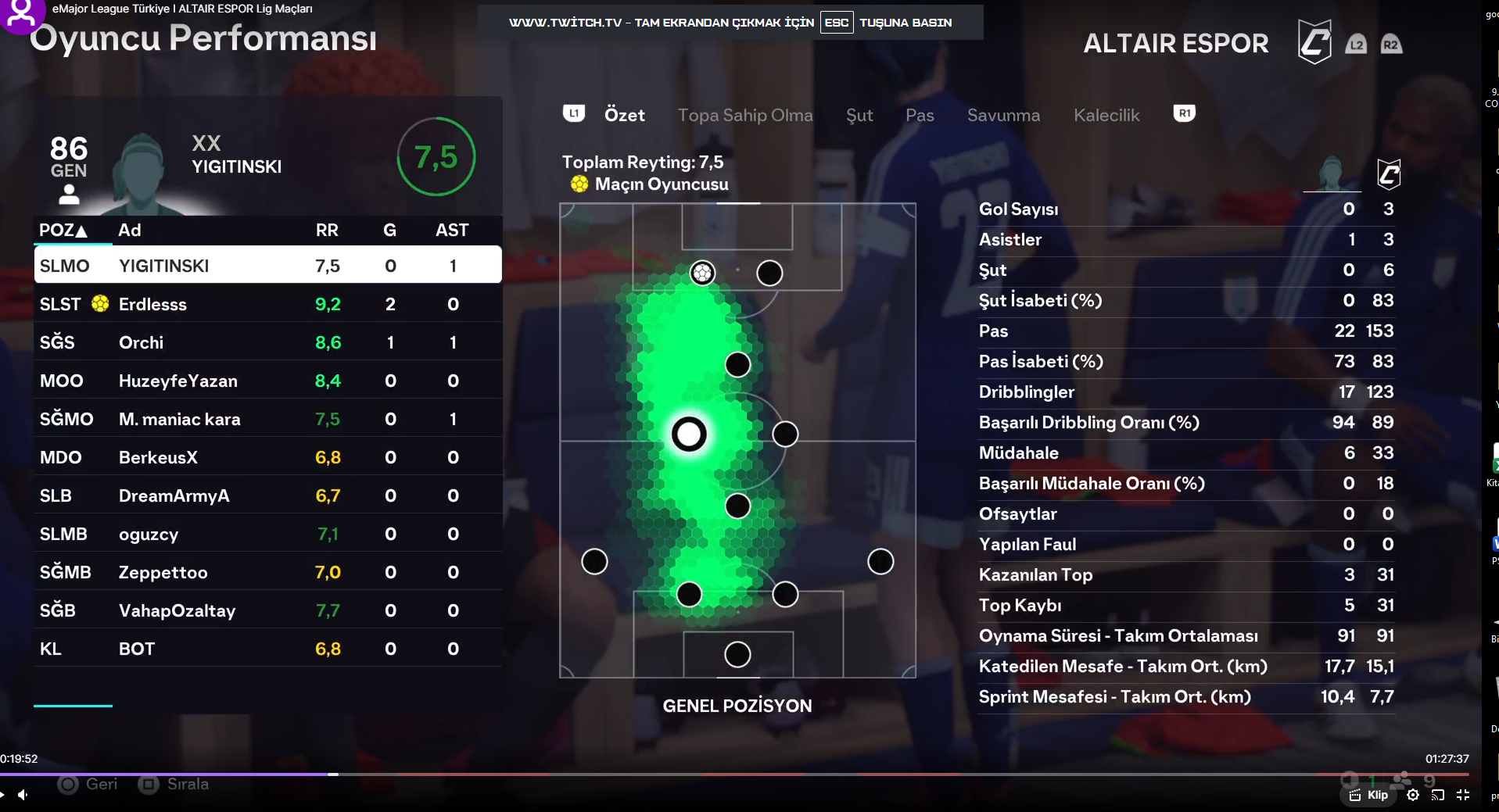This screenshot has width=1499, height=812.
Task: Create a Twitch clip with Klip button
Action: (1369, 795)
